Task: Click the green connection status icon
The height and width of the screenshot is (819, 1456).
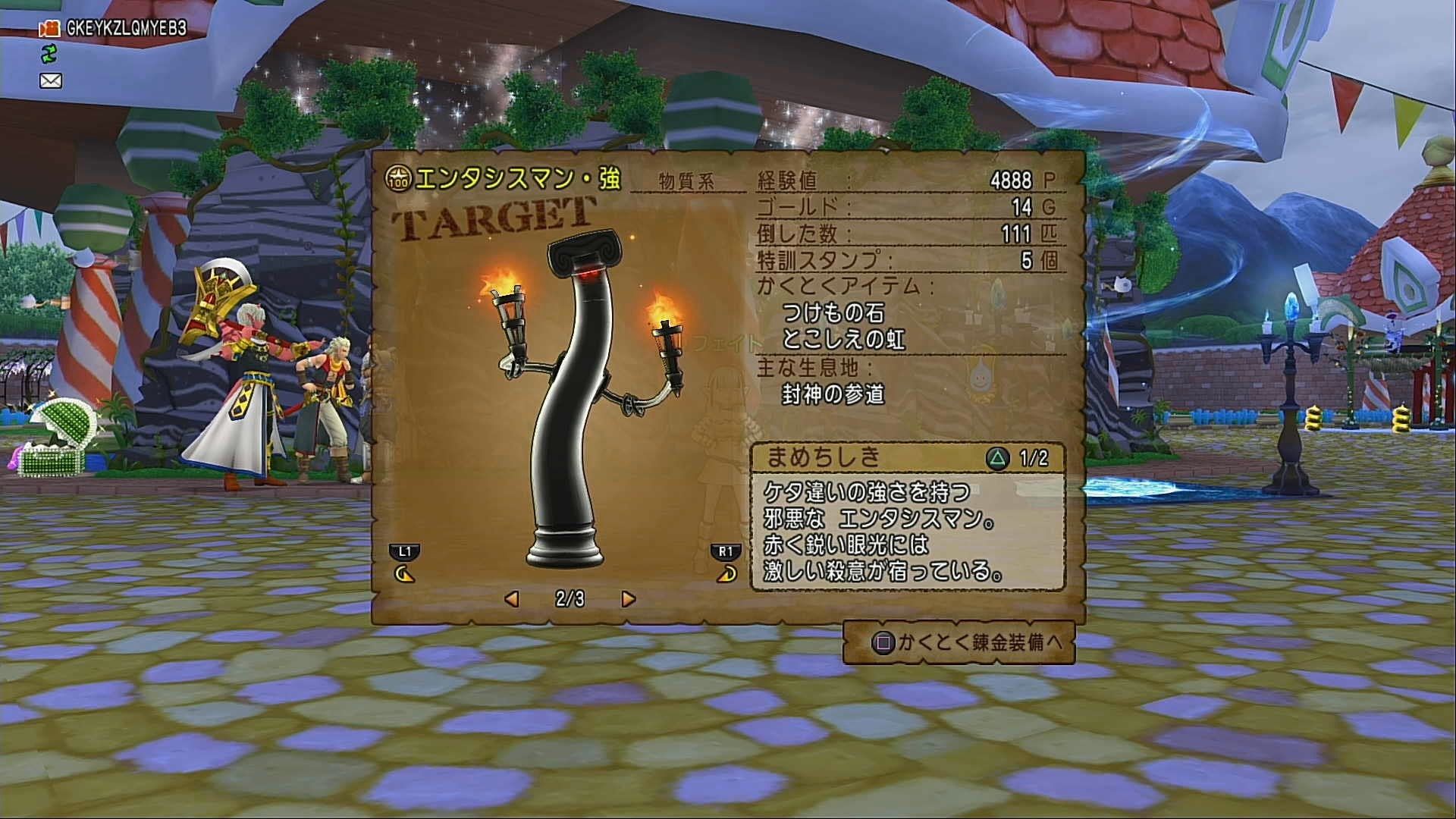Action: click(x=49, y=54)
